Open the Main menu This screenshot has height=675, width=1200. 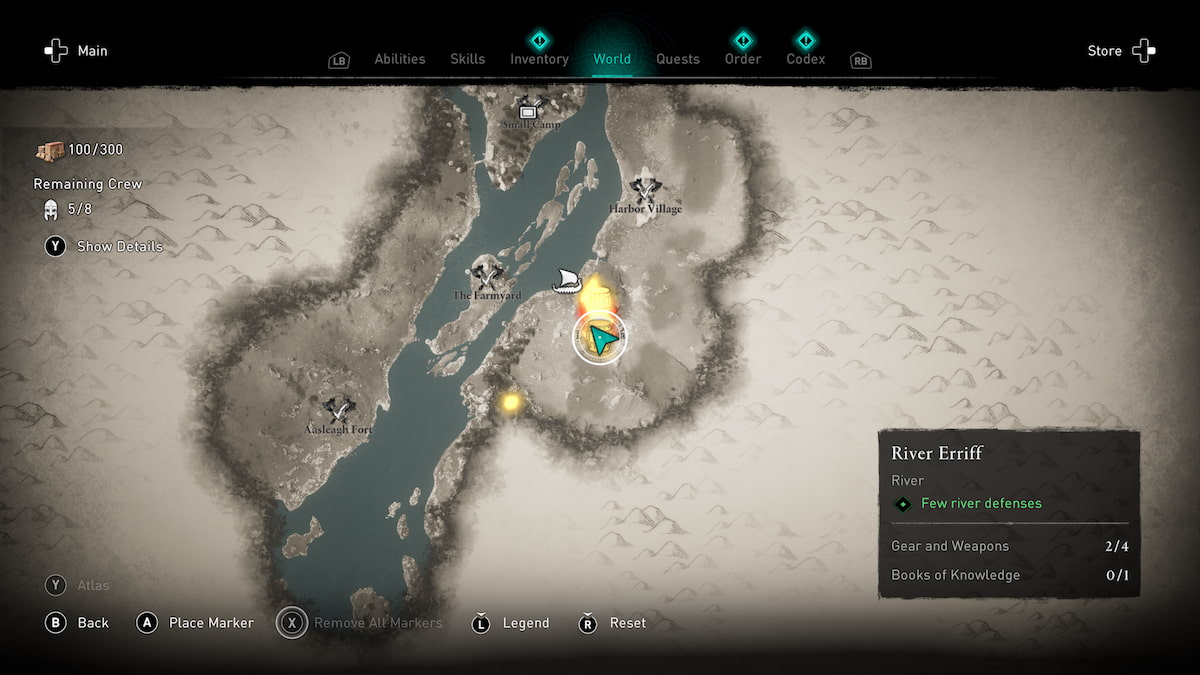[76, 51]
